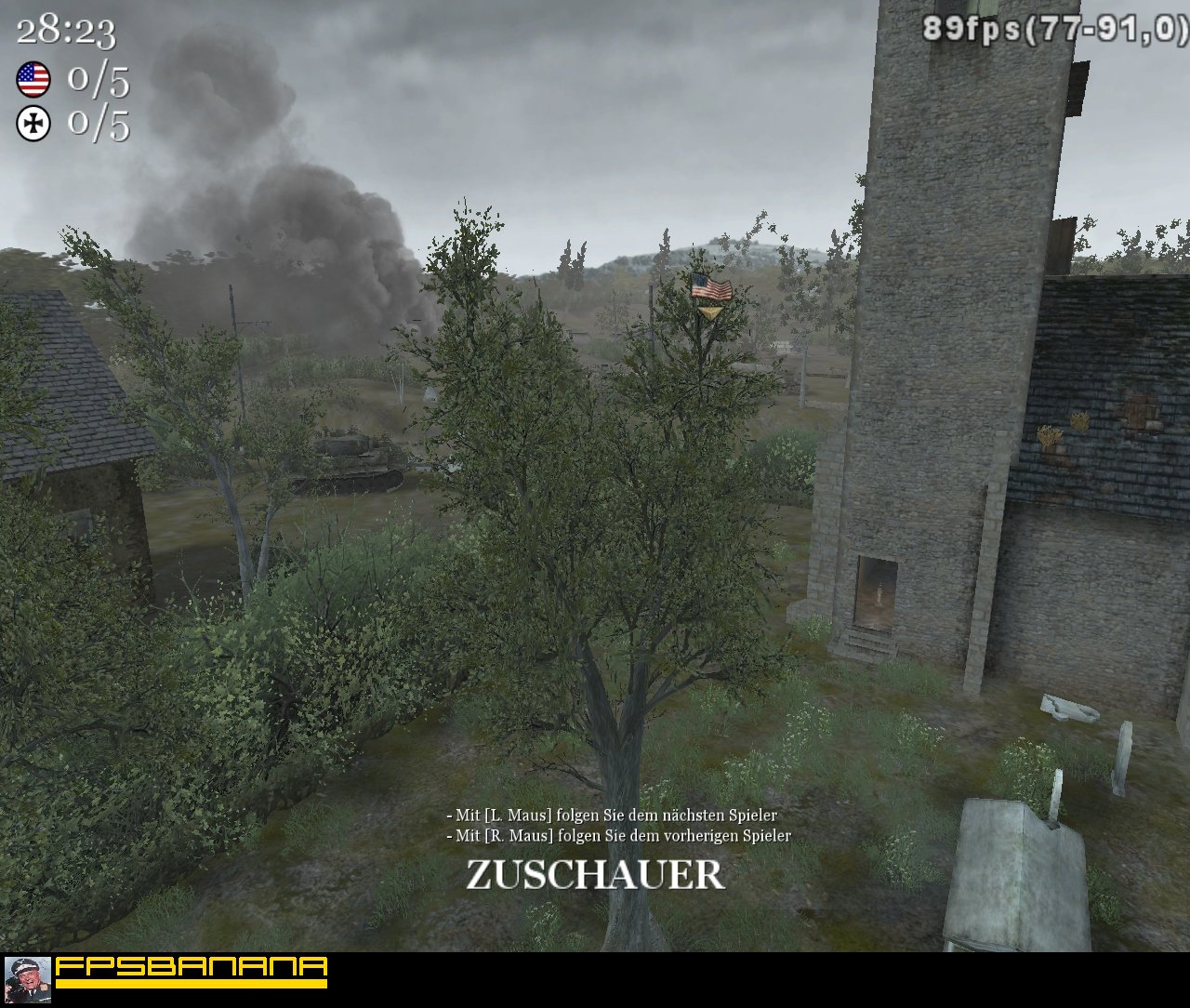Expand the ZUSCHAUER spectator panel
Viewport: 1190px width, 1008px height.
click(x=593, y=875)
